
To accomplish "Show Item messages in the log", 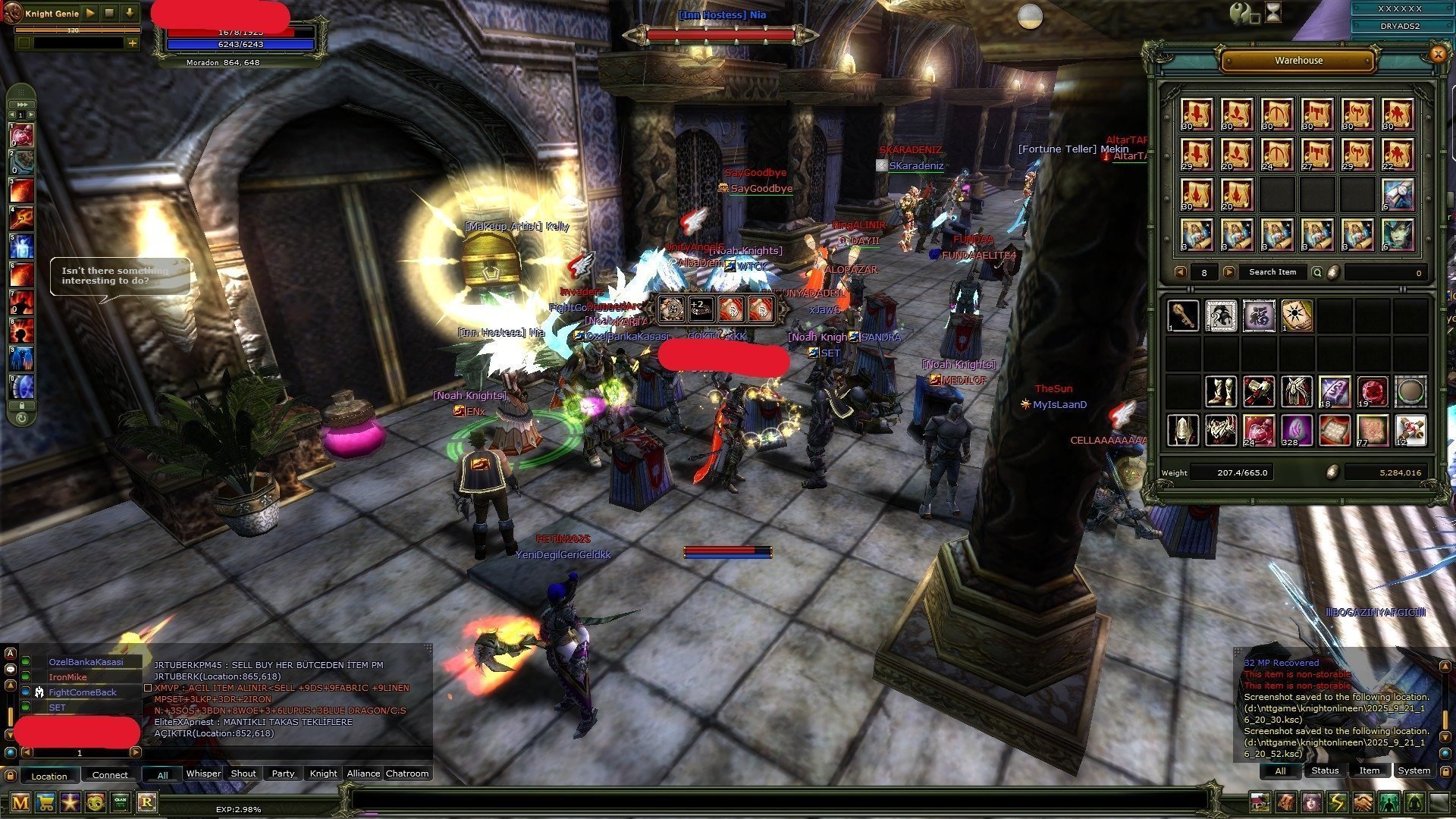I will tap(1369, 770).
